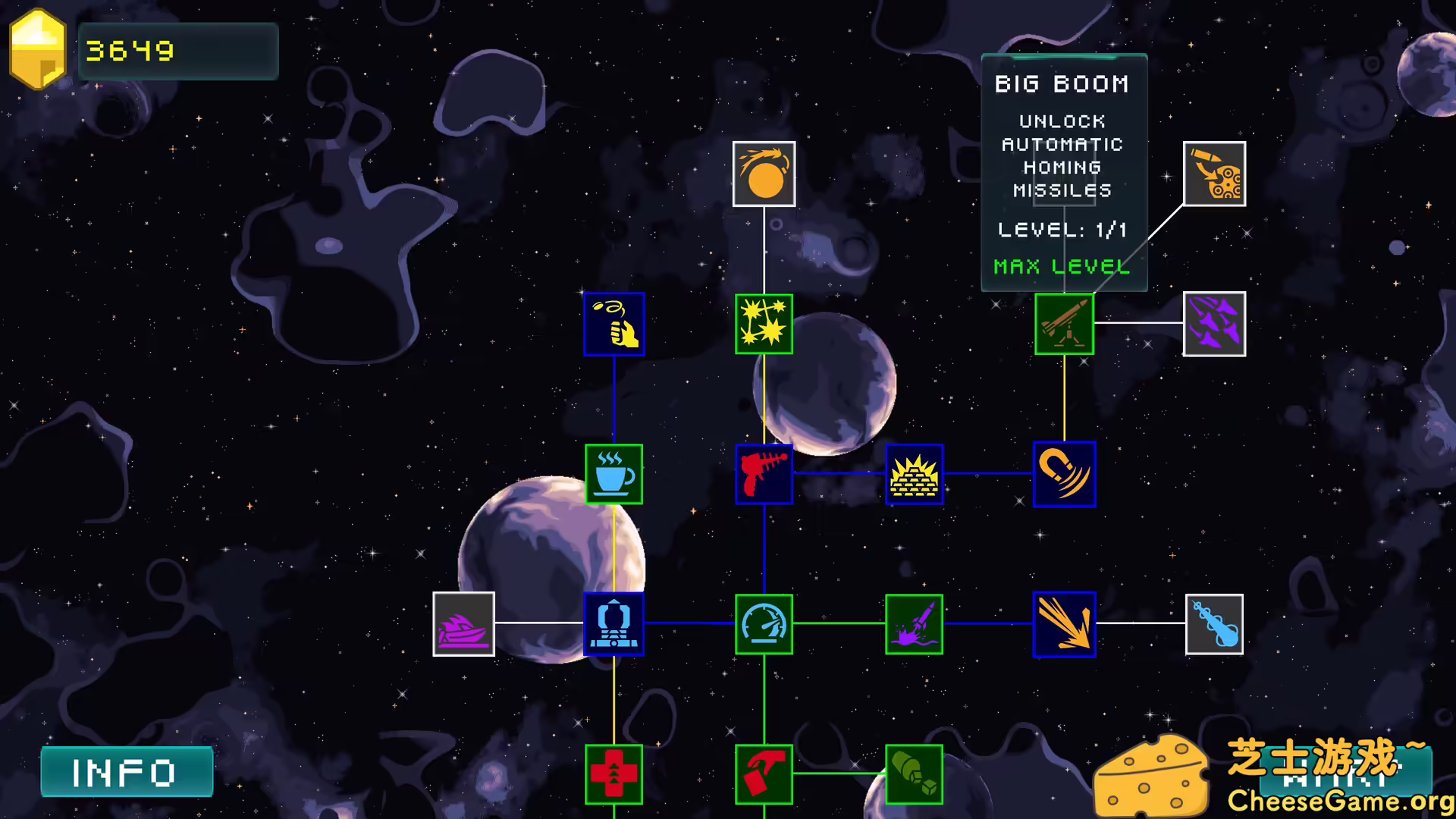Screen dimensions: 1456x819
Task: Select the red medical cross upgrade node
Action: [614, 773]
